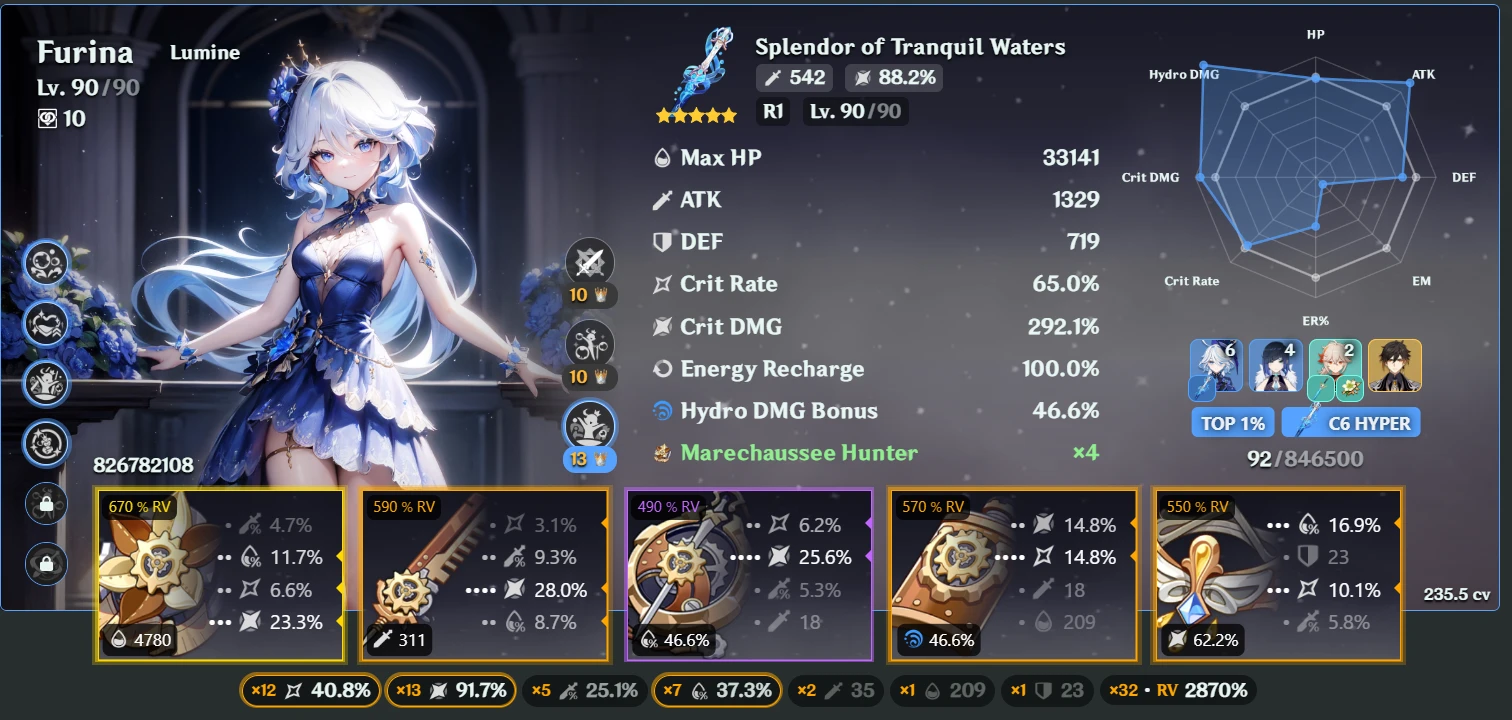
Task: Open the C6 HYPER leaderboard category button
Action: (x=1351, y=422)
